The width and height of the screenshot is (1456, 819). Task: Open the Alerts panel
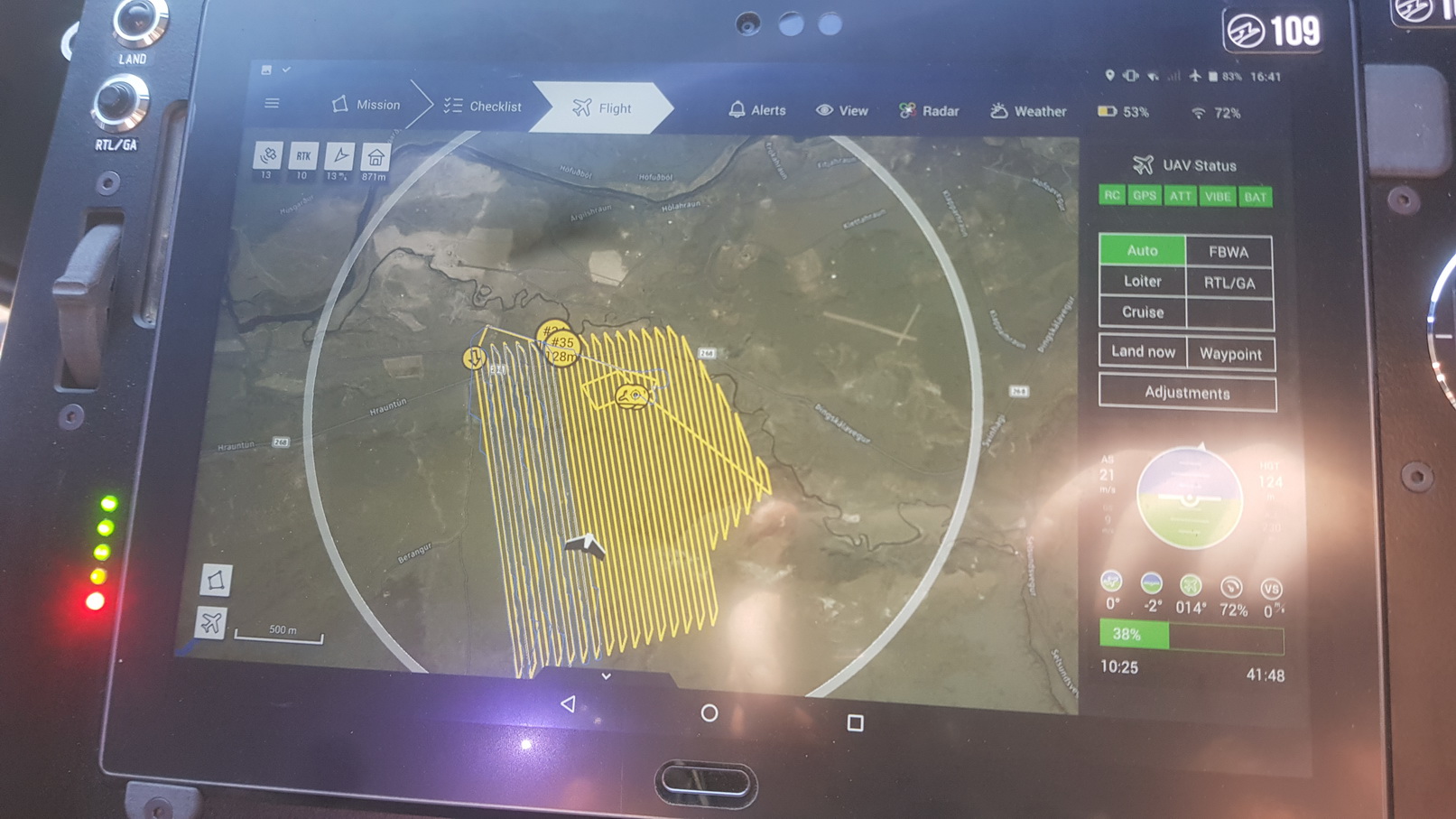(x=756, y=110)
